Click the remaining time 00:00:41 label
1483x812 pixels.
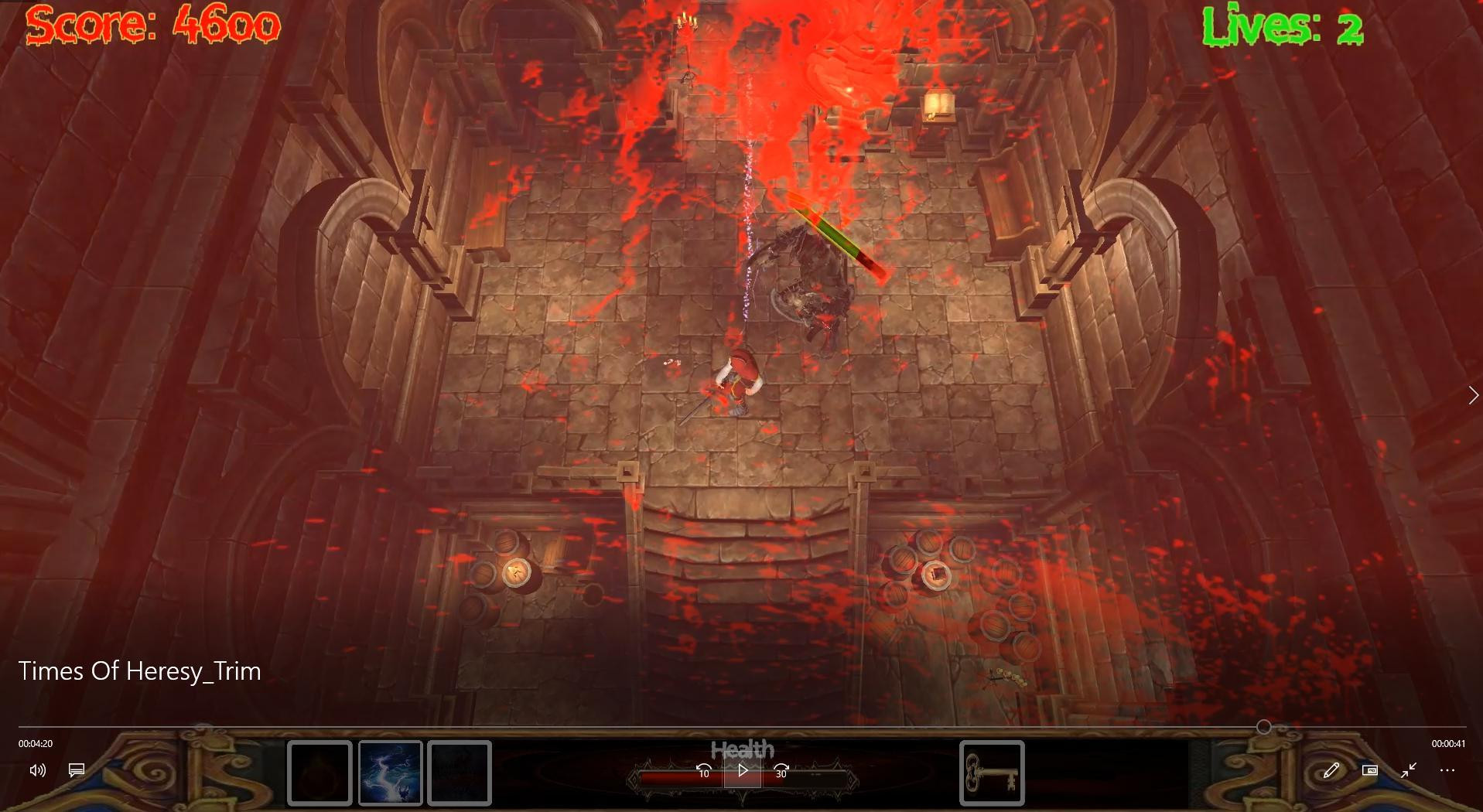pyautogui.click(x=1450, y=743)
